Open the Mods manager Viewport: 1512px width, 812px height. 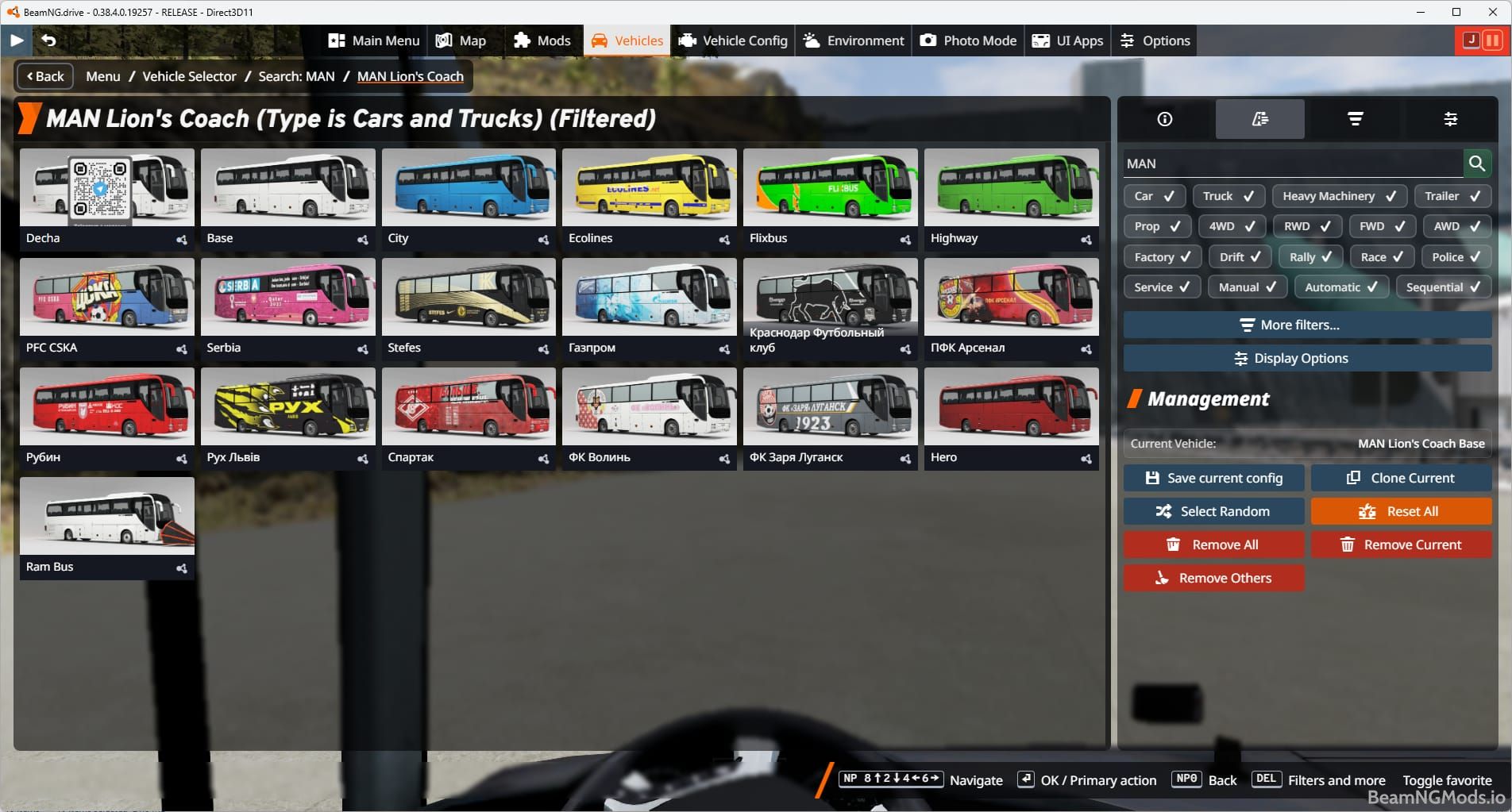coord(543,40)
